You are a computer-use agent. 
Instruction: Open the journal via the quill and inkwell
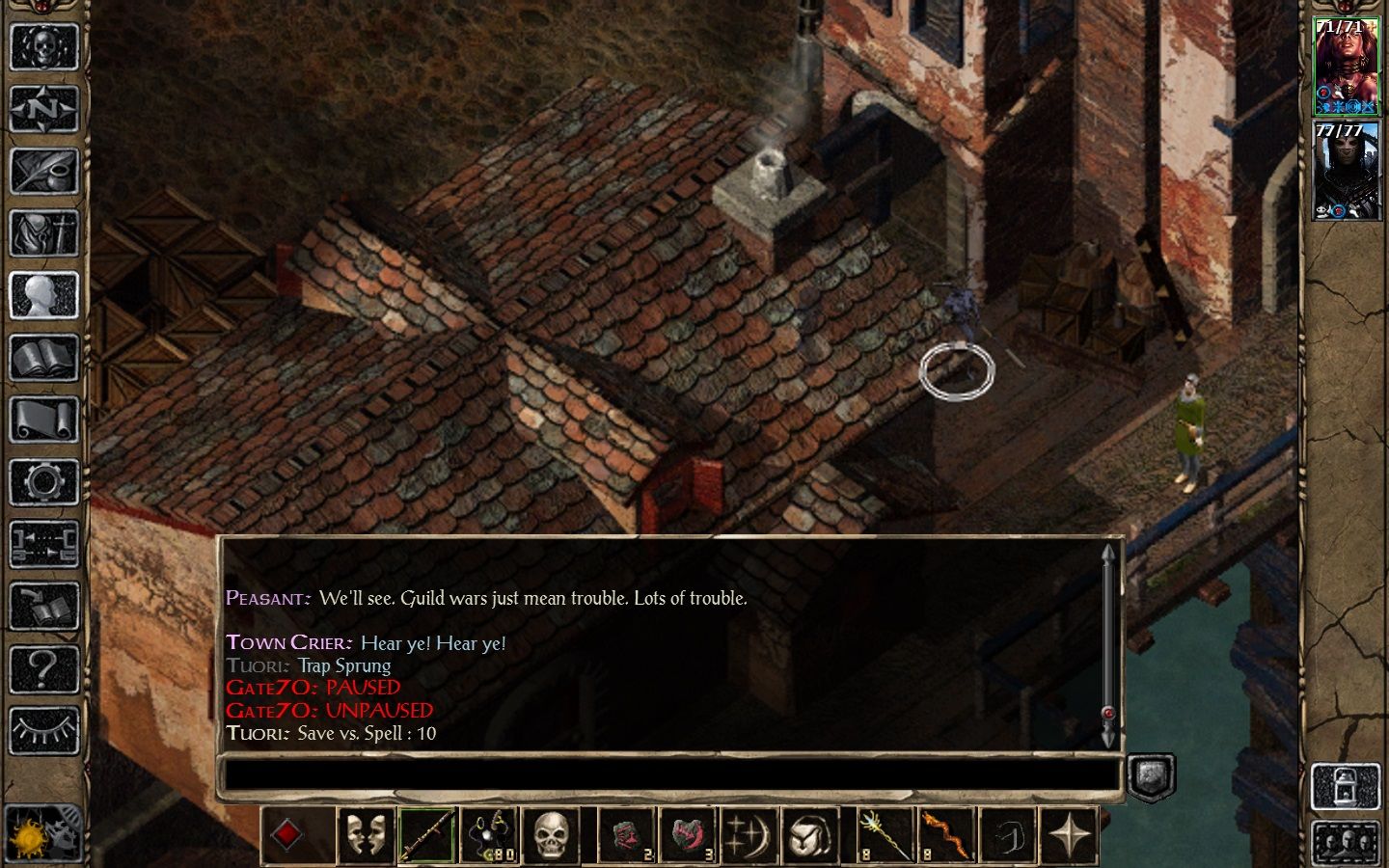[43, 171]
